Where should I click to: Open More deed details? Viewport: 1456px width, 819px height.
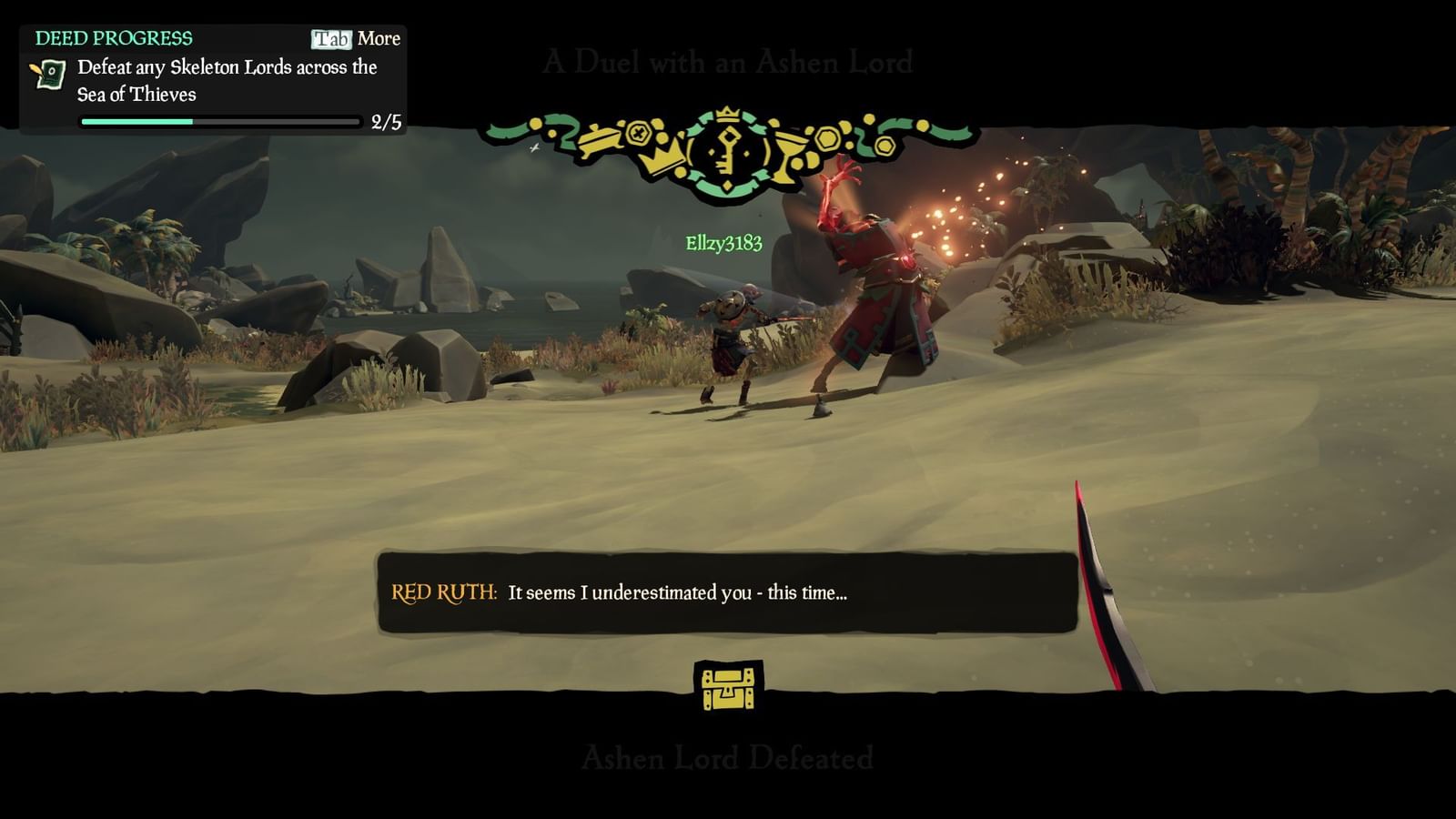[379, 38]
